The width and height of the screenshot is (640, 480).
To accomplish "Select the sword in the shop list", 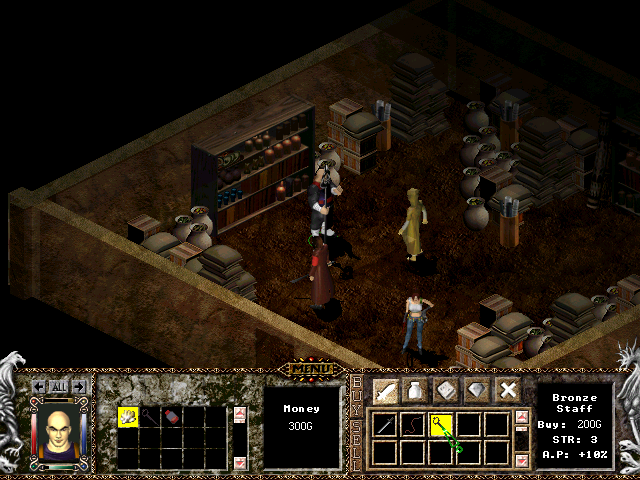I will tap(386, 424).
